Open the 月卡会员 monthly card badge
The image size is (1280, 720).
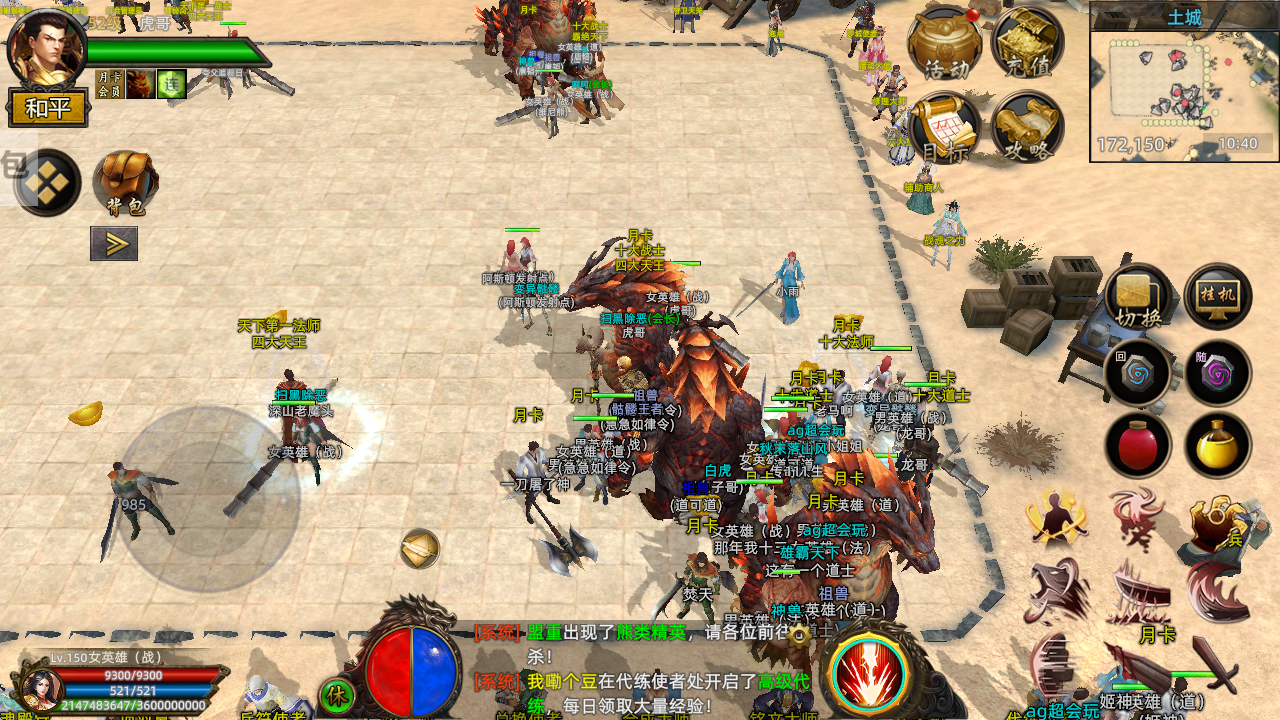(x=109, y=84)
